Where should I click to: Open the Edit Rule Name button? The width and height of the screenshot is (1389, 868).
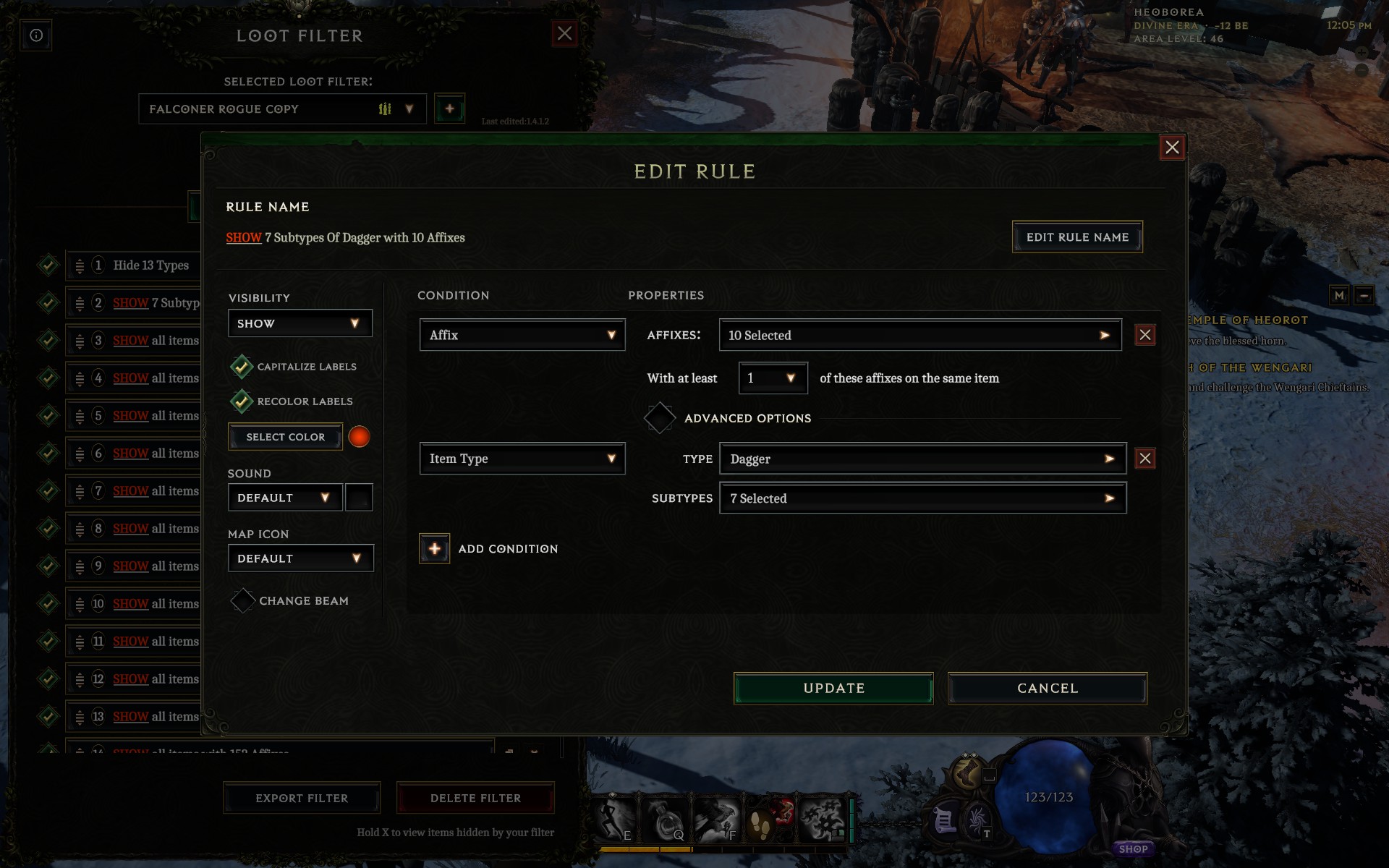tap(1077, 237)
